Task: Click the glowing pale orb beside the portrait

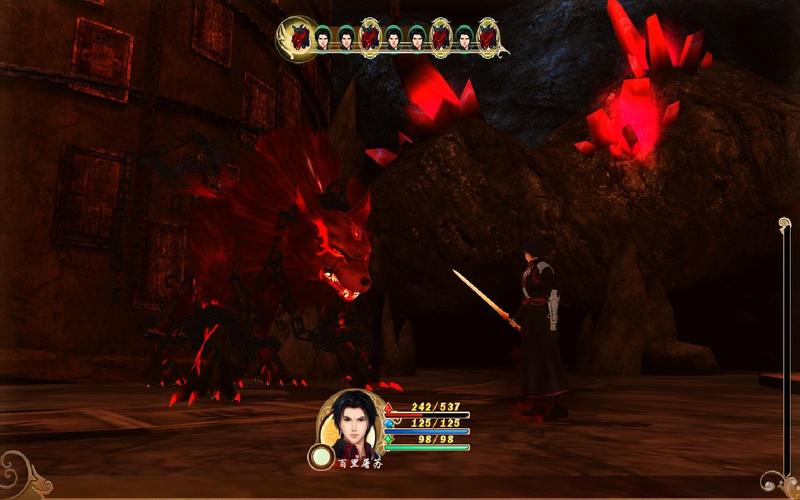Action: pos(321,458)
